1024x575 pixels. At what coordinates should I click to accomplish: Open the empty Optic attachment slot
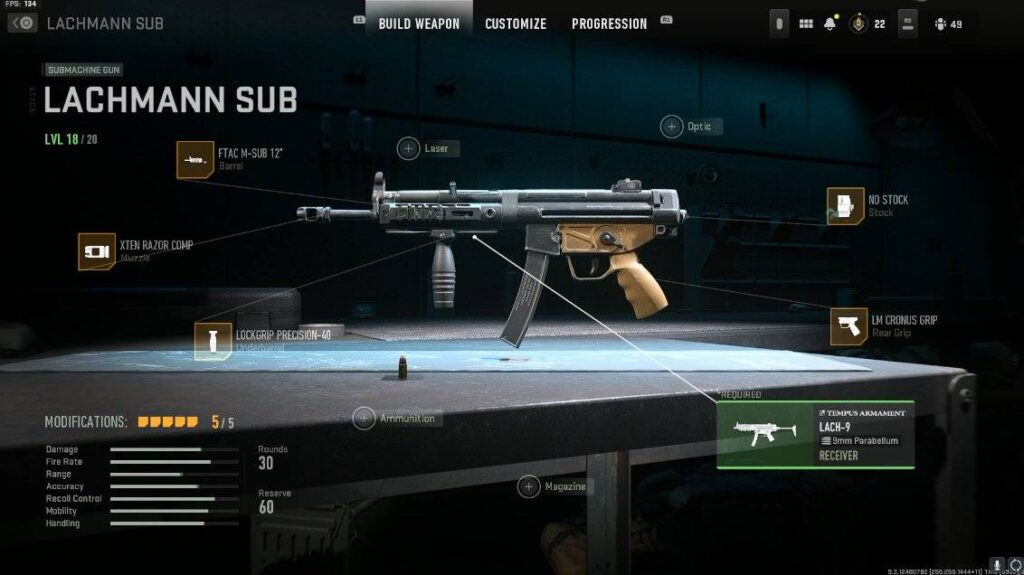click(x=671, y=126)
